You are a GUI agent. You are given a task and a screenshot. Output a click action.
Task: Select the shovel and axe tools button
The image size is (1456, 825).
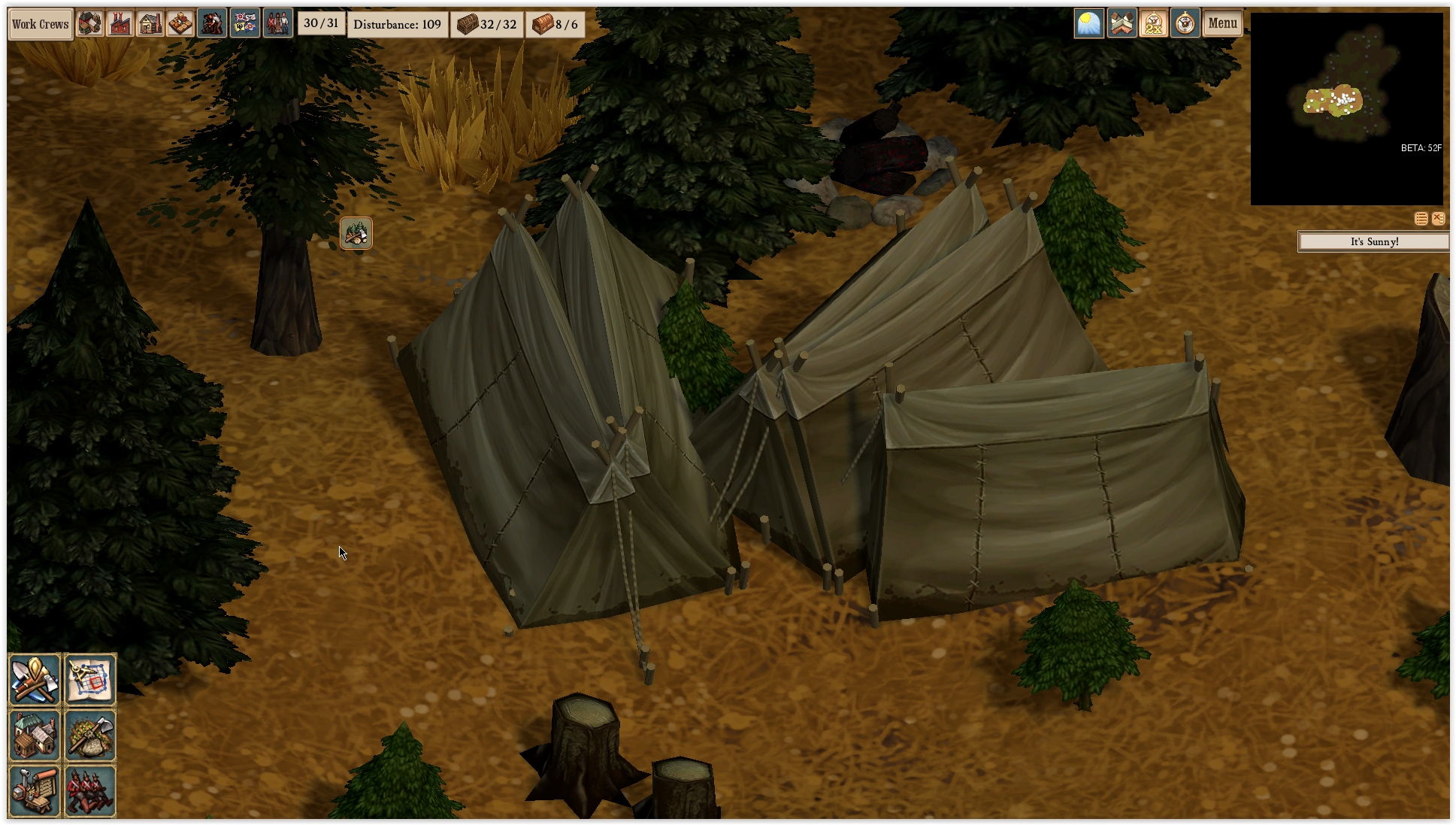click(35, 679)
